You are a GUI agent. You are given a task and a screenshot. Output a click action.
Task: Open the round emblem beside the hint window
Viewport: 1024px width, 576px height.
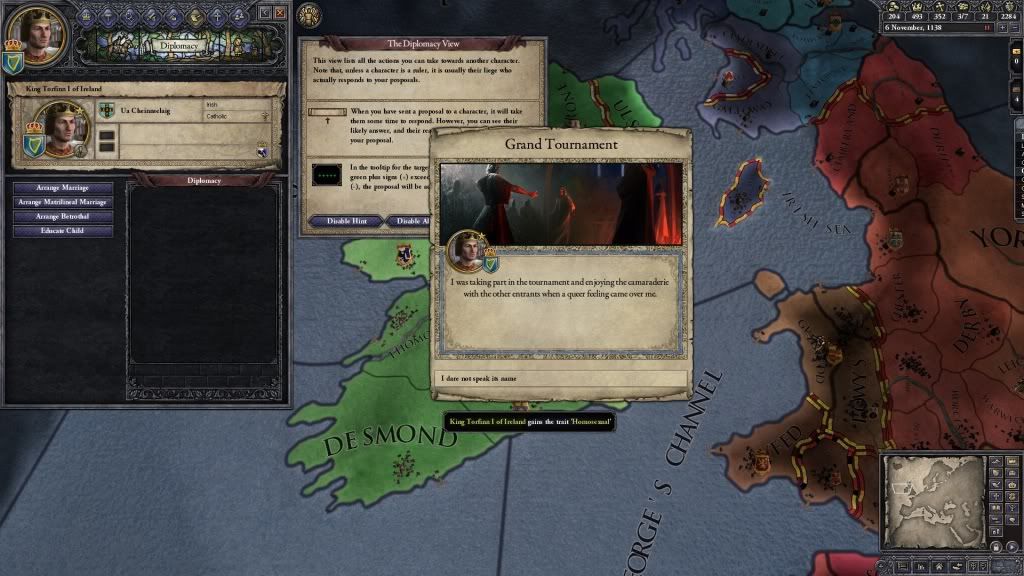[x=310, y=15]
